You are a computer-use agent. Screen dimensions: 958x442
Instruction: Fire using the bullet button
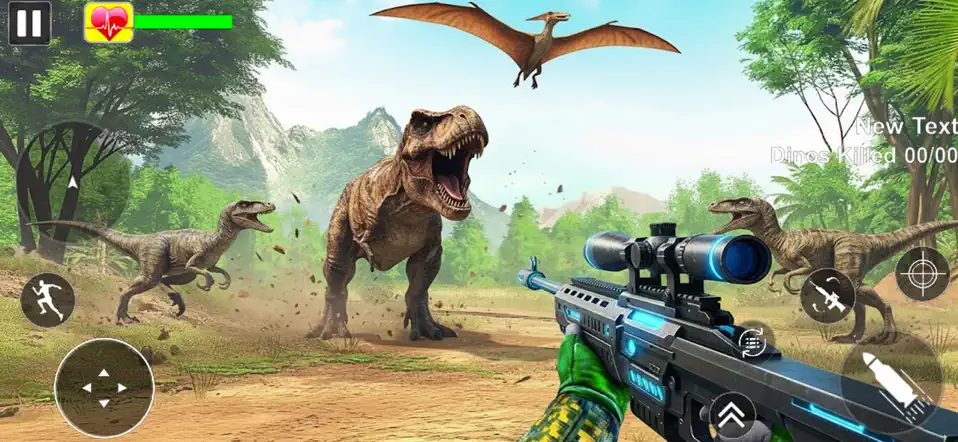pyautogui.click(x=891, y=381)
